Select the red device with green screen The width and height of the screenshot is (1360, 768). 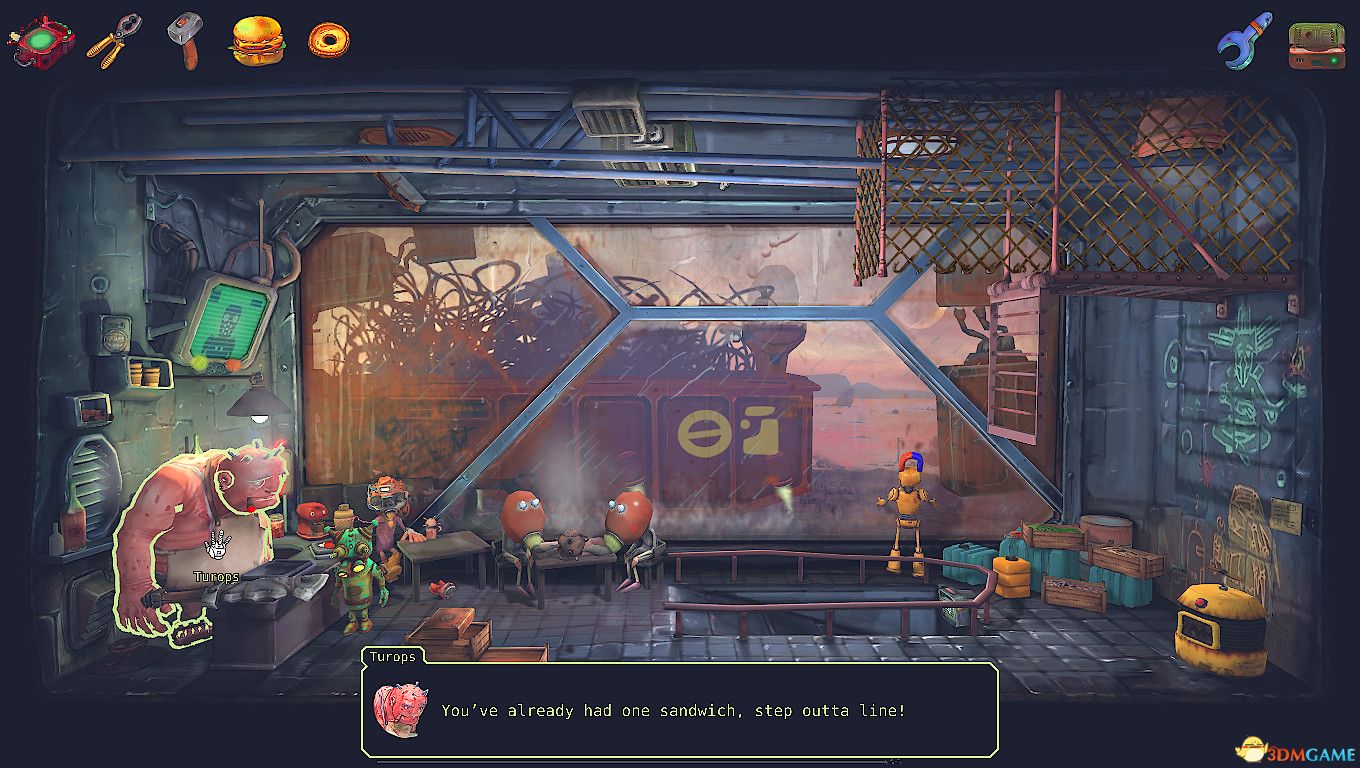point(41,41)
